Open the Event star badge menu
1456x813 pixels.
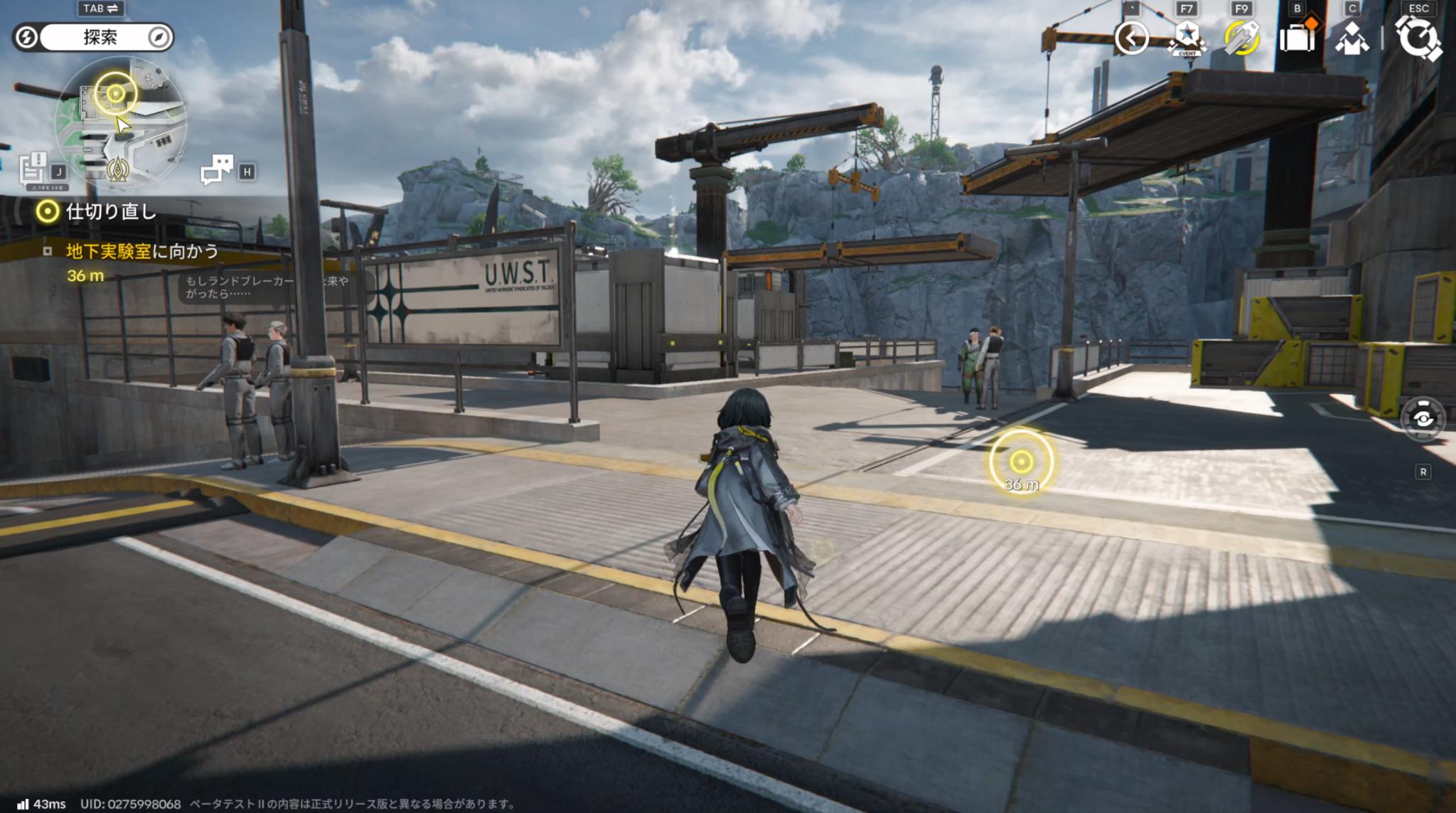1187,38
